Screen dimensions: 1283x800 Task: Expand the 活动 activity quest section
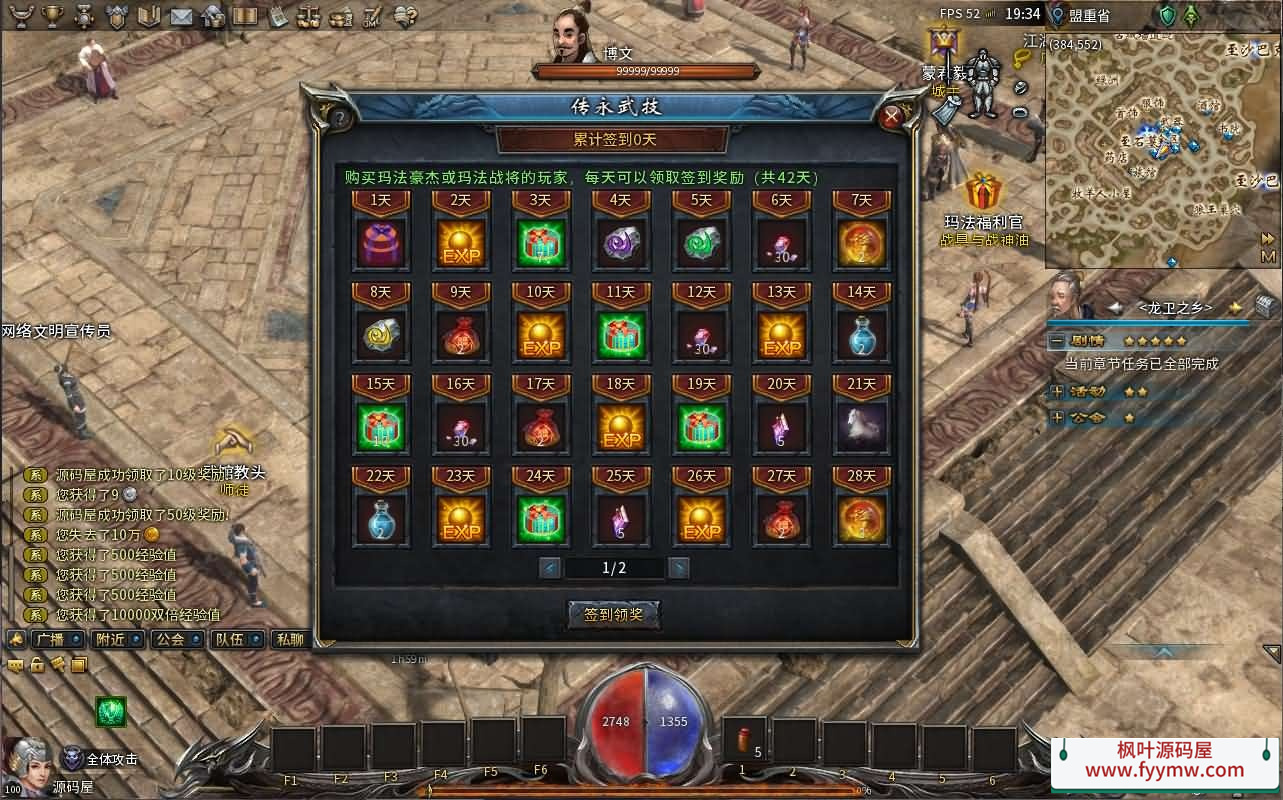(1057, 391)
